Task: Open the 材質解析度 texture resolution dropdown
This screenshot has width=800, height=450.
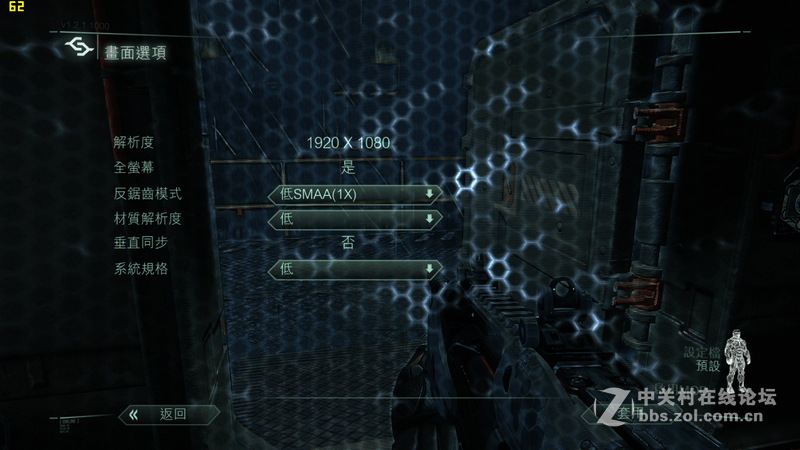Action: (355, 219)
